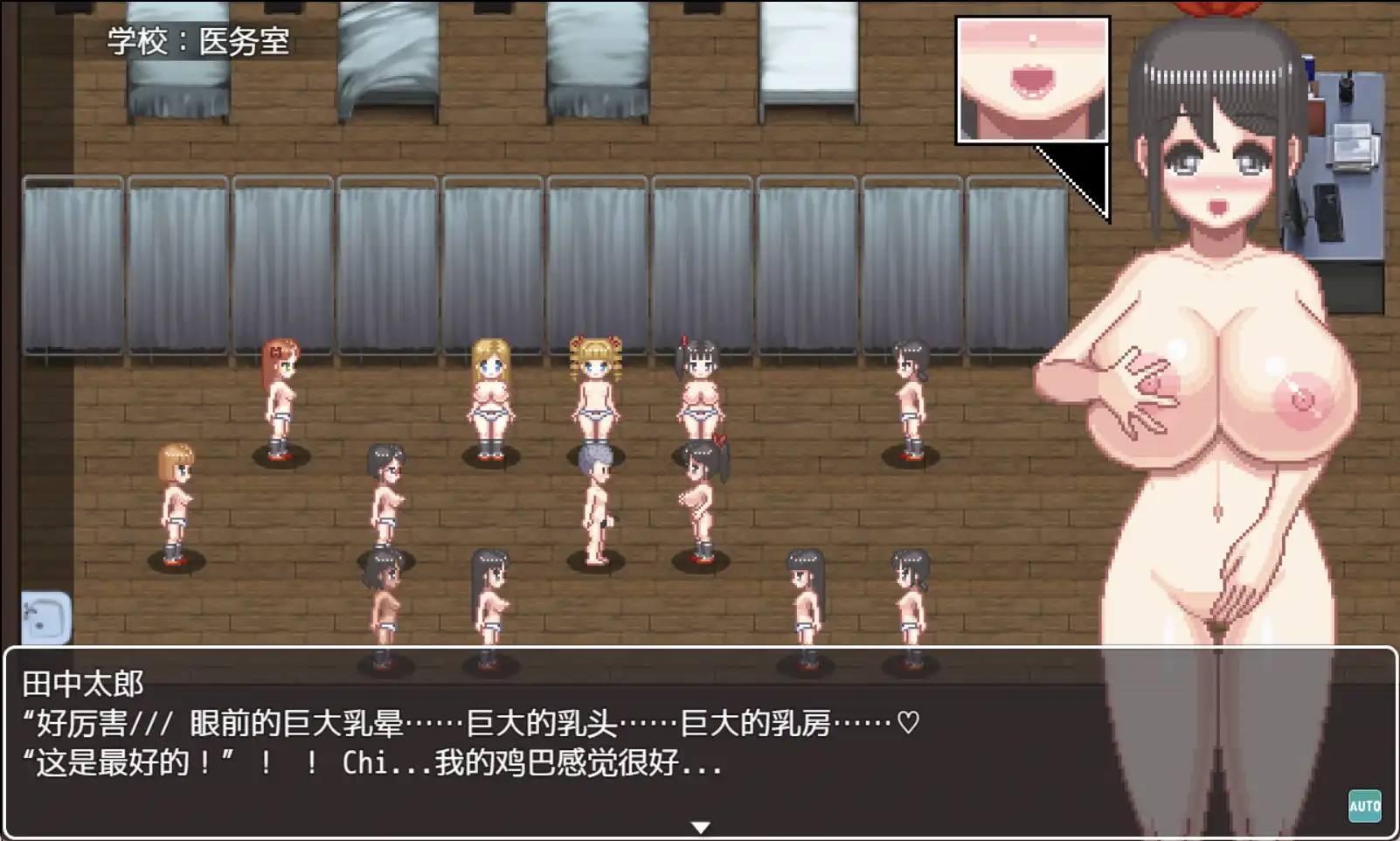The width and height of the screenshot is (1400, 841).
Task: Click the face close-up popup thumbnail
Action: [1031, 74]
